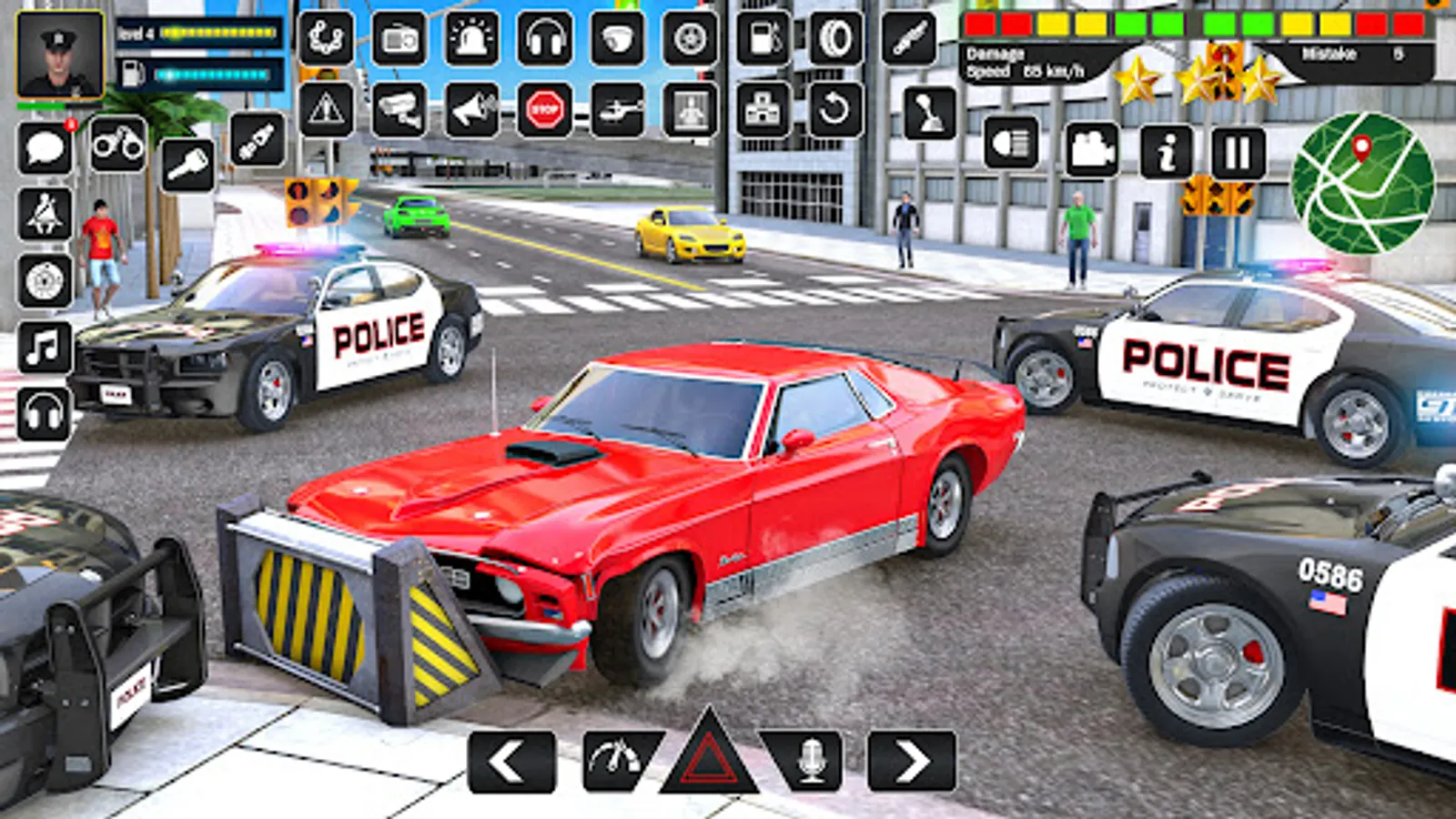Tap the megaphone announcement icon
The width and height of the screenshot is (1456, 819).
[x=470, y=107]
